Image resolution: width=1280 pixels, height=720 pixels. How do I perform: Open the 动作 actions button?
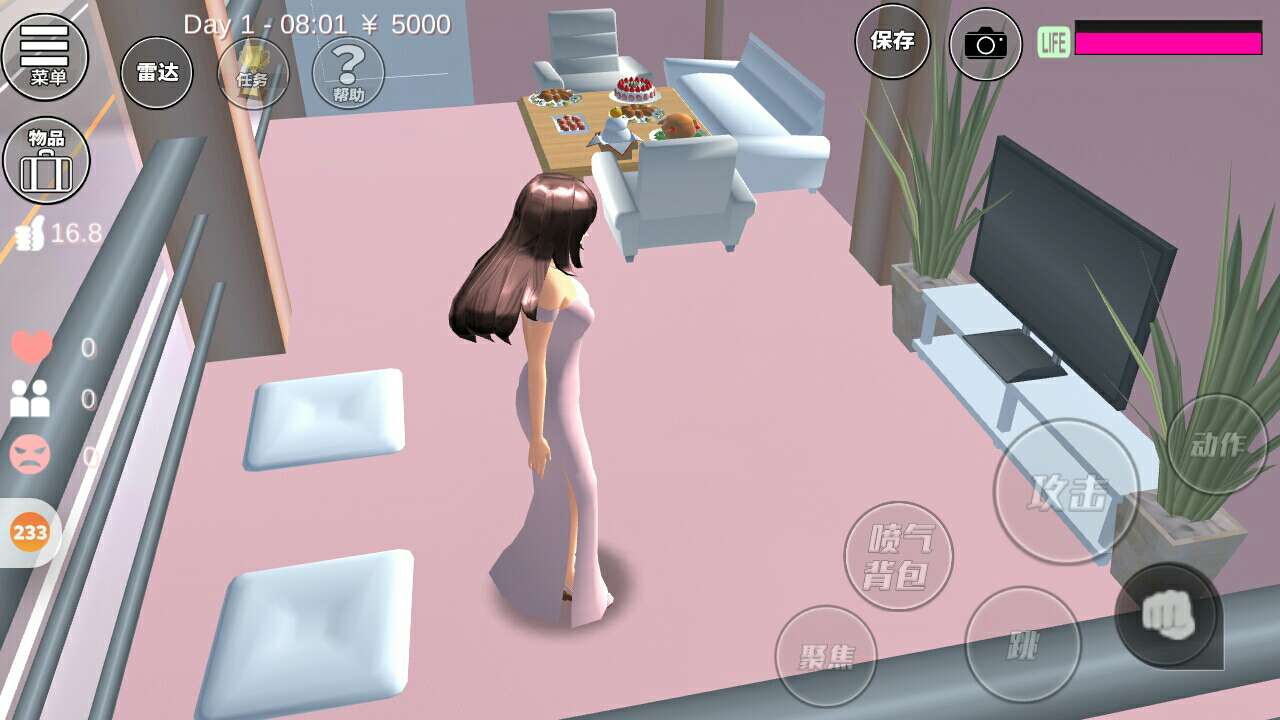point(1217,444)
